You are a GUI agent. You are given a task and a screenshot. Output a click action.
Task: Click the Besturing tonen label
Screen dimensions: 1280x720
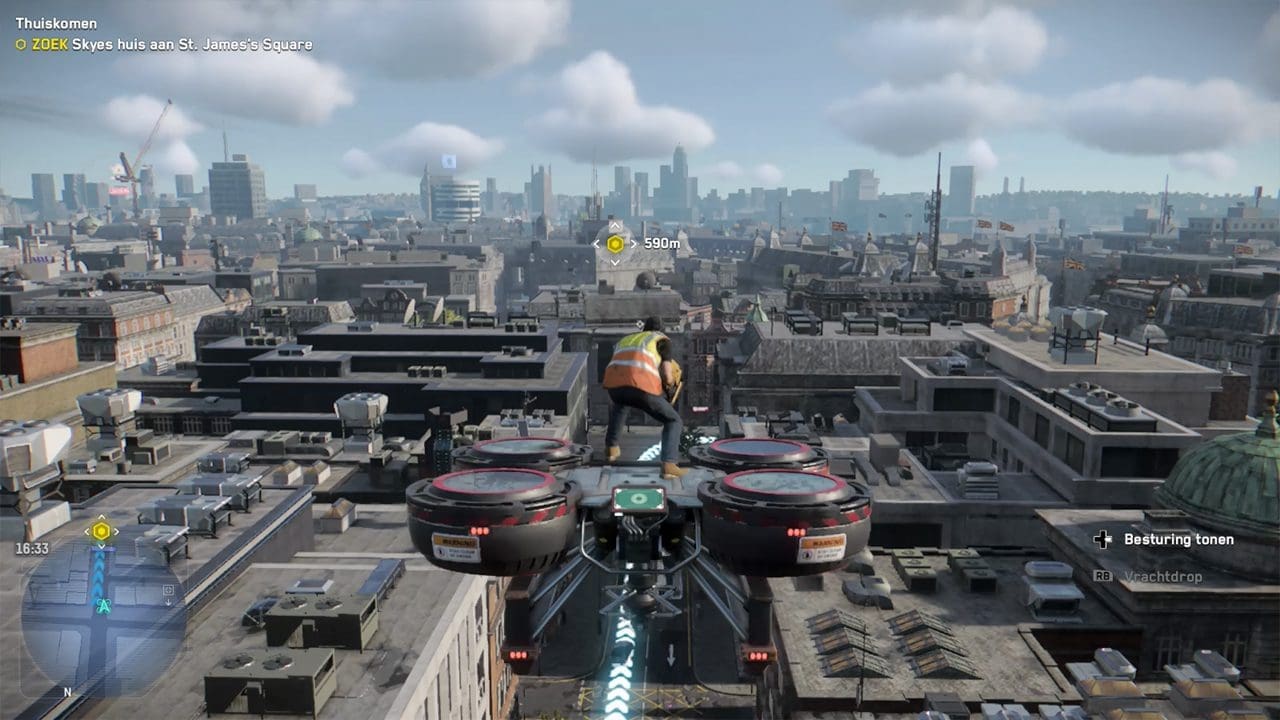pyautogui.click(x=1178, y=540)
